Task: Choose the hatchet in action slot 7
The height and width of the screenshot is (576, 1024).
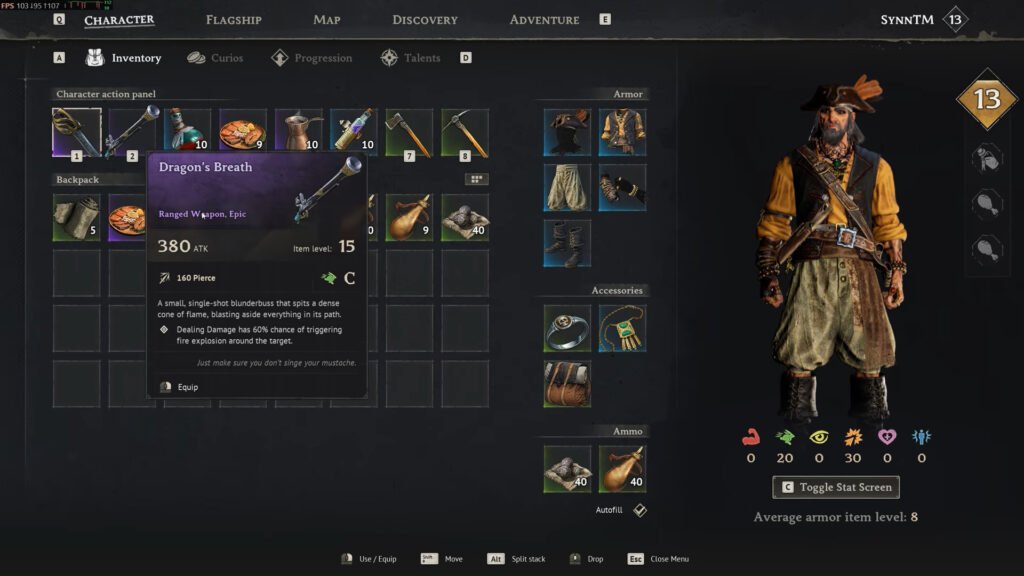Action: [410, 133]
